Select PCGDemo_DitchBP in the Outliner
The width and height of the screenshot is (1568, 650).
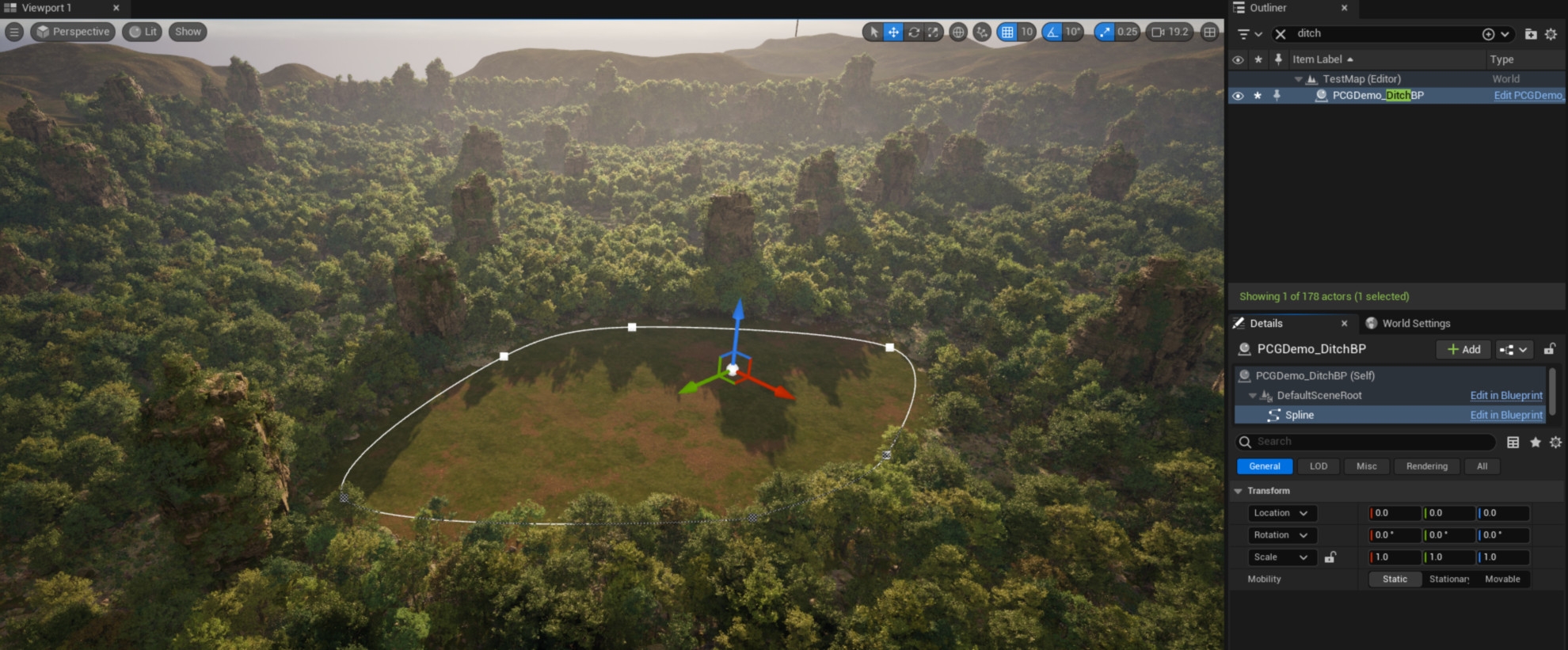click(1377, 96)
